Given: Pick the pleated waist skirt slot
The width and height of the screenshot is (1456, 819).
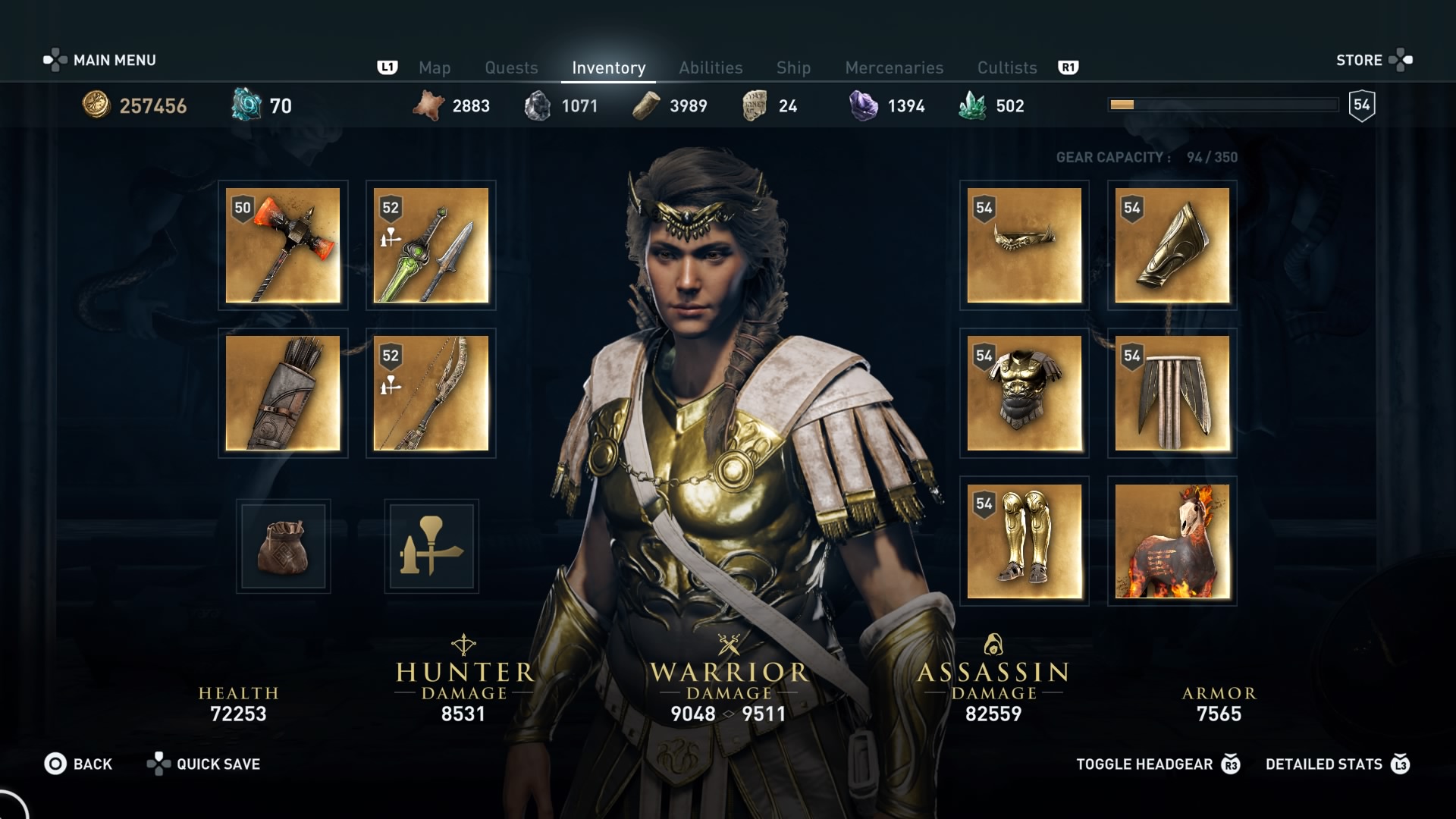Looking at the screenshot, I should coord(1172,393).
